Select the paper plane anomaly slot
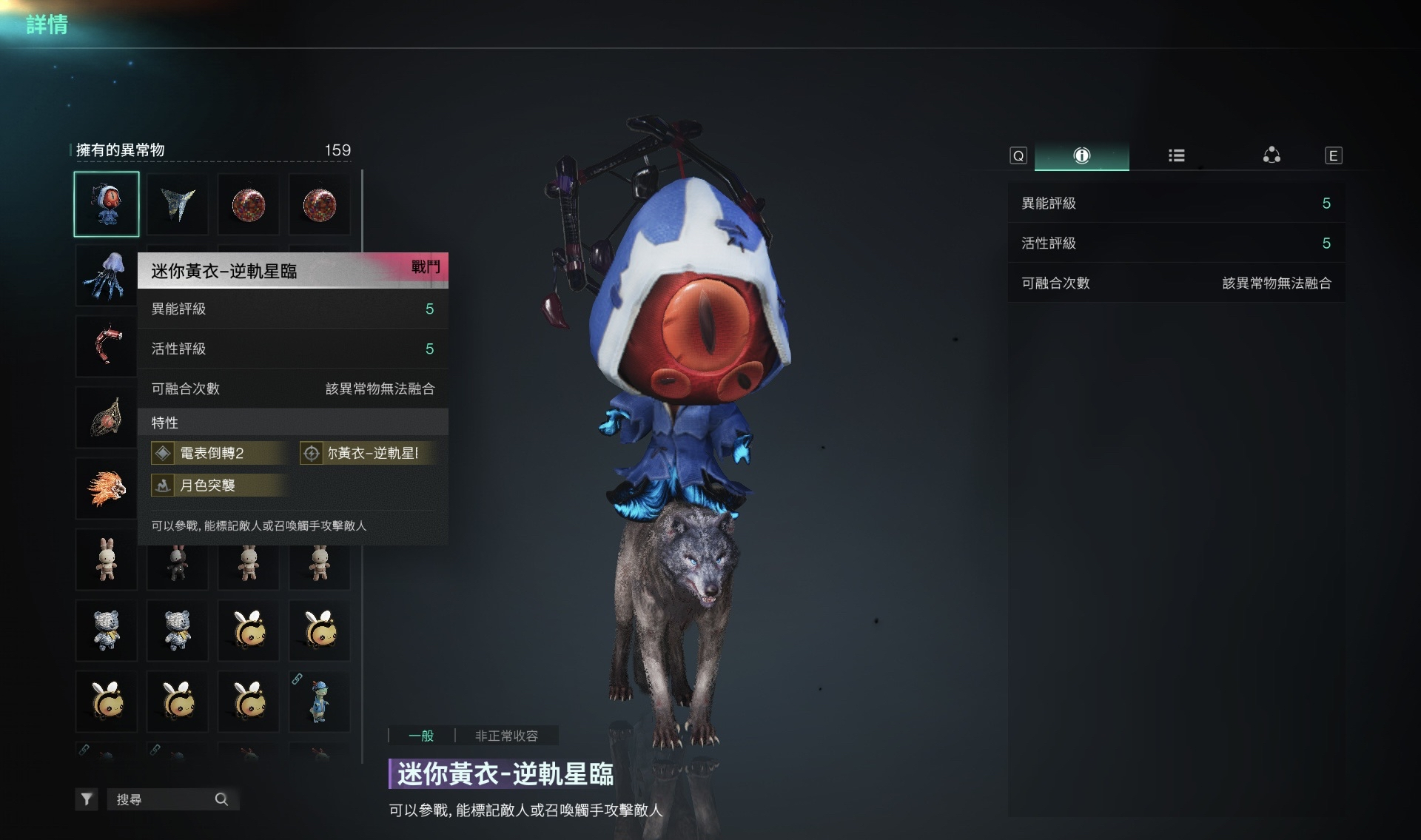The width and height of the screenshot is (1421, 840). [178, 204]
